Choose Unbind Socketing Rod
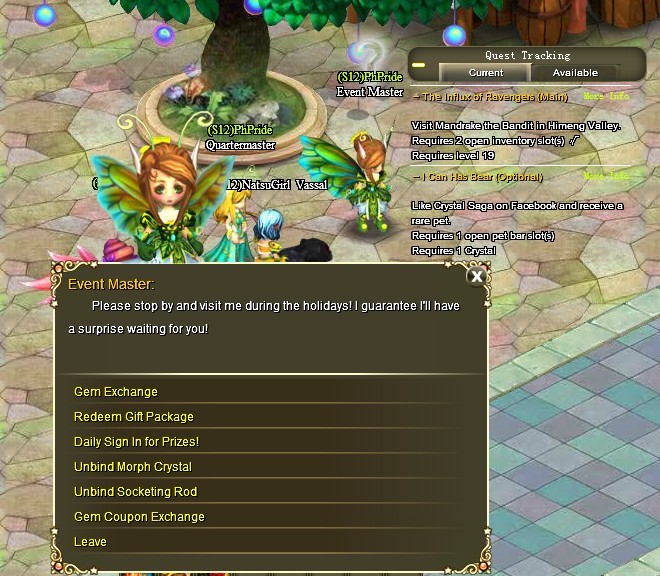660x576 pixels. tap(135, 492)
